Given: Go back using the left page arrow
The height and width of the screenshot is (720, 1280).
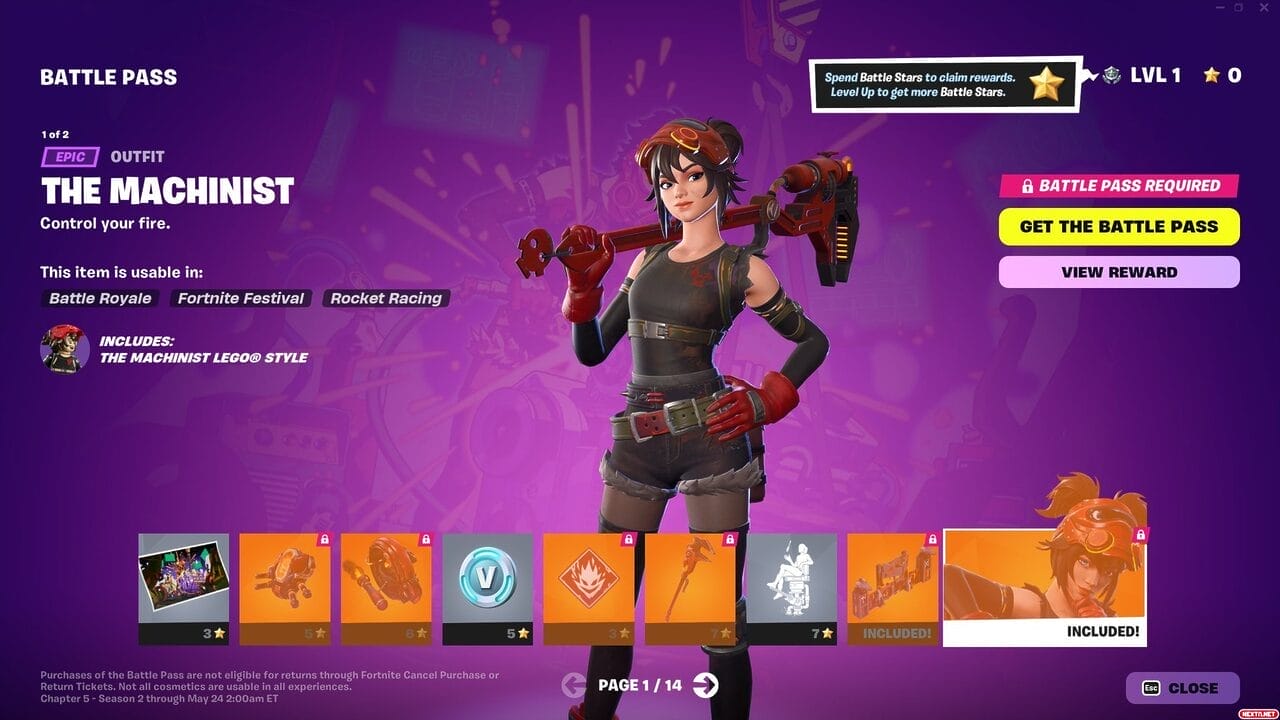Looking at the screenshot, I should [573, 688].
